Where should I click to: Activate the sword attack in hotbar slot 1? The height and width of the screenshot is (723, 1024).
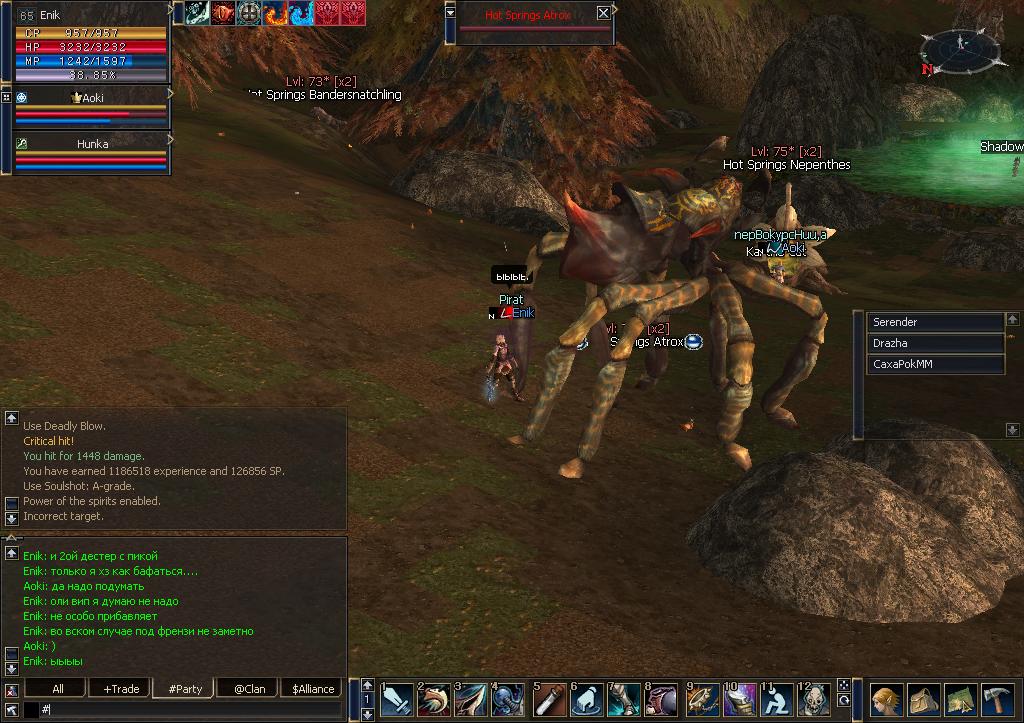pyautogui.click(x=397, y=699)
